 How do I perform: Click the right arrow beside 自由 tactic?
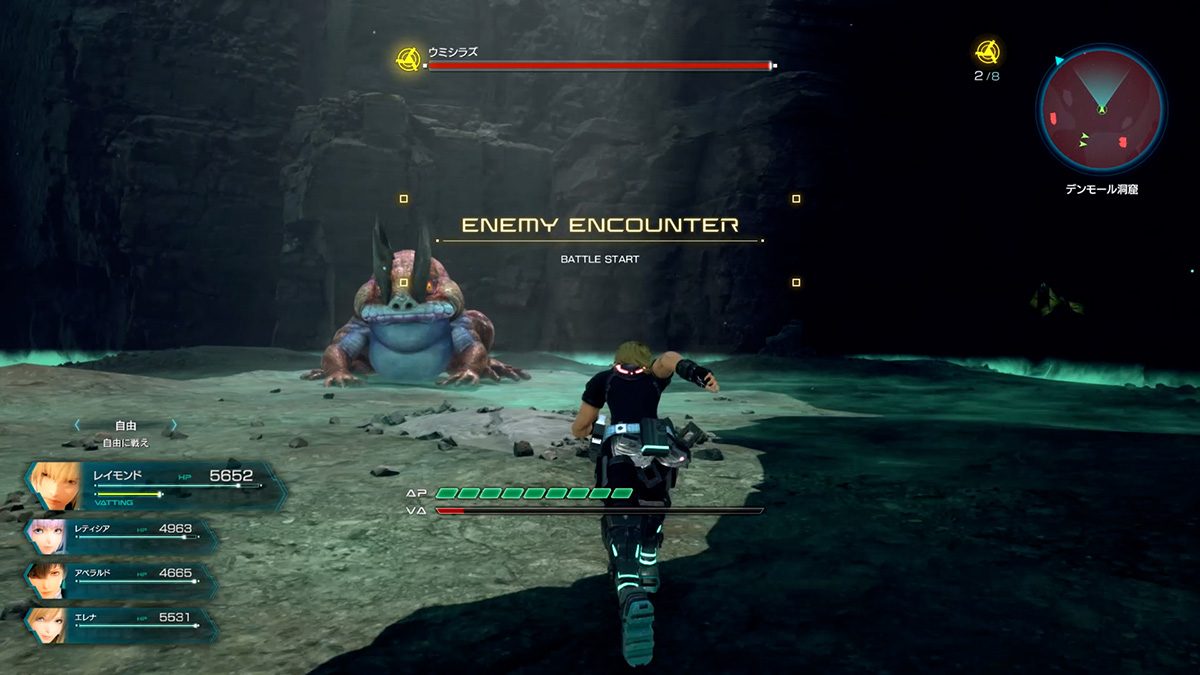click(x=173, y=425)
